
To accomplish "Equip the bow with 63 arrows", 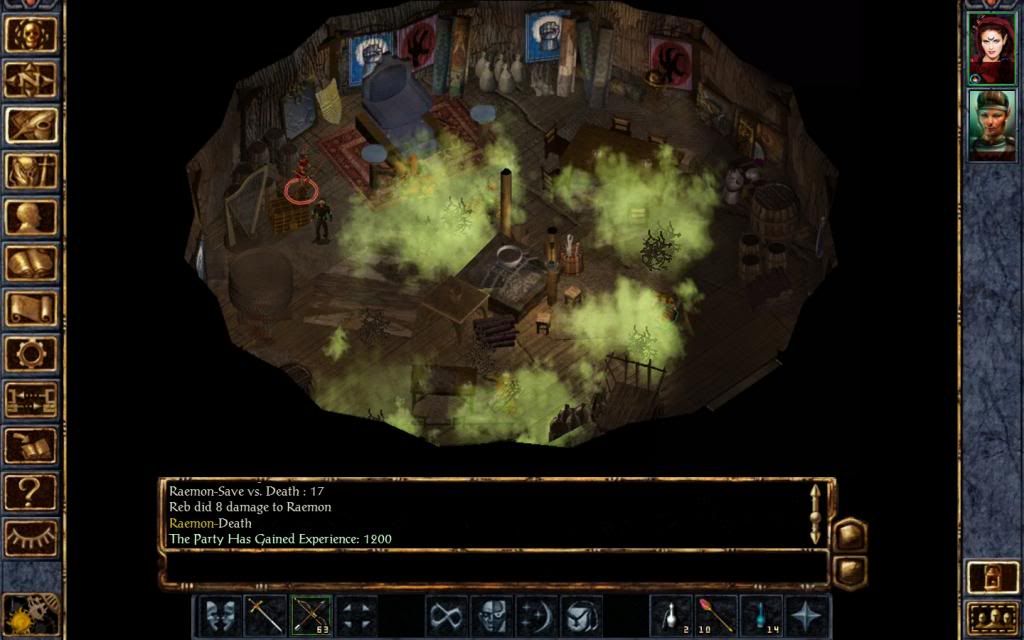I will [310, 615].
